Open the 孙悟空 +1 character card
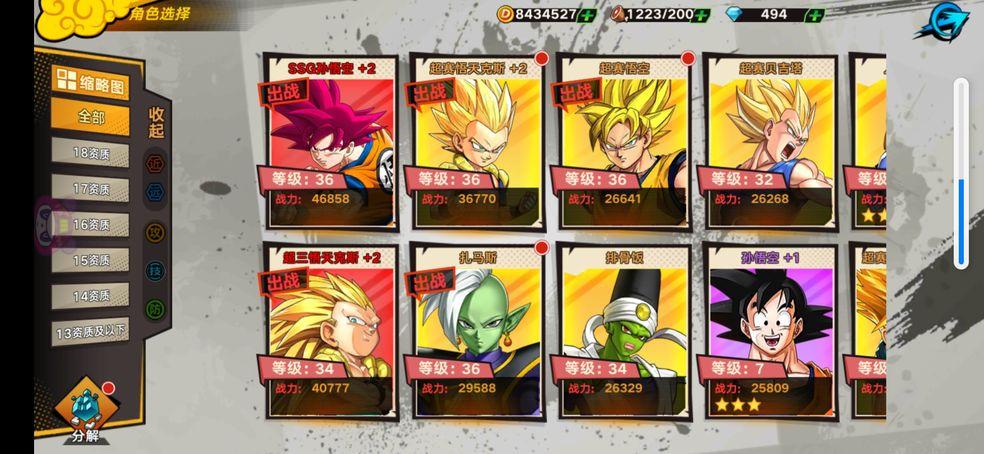 coord(769,330)
